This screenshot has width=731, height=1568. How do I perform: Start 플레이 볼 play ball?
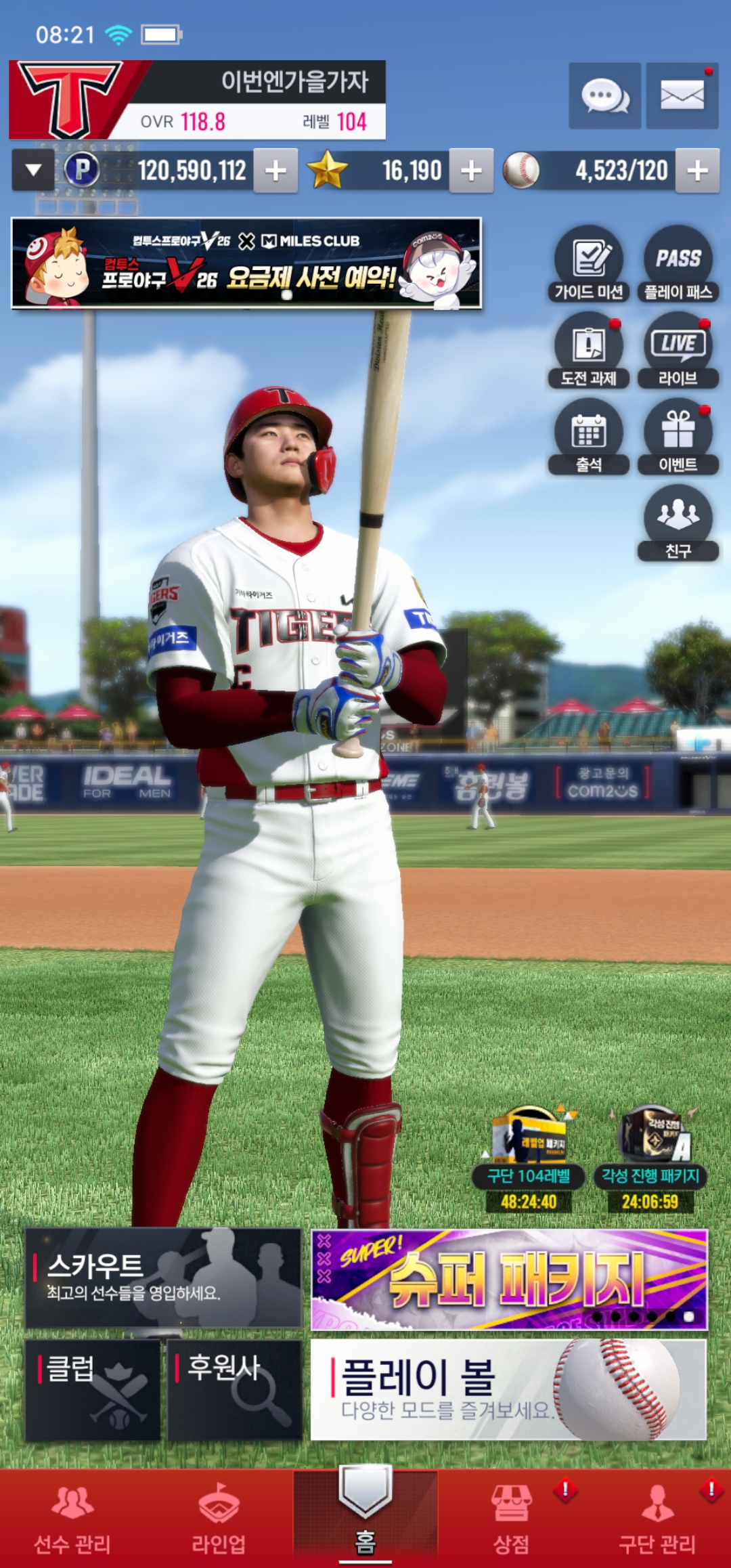(508, 1389)
